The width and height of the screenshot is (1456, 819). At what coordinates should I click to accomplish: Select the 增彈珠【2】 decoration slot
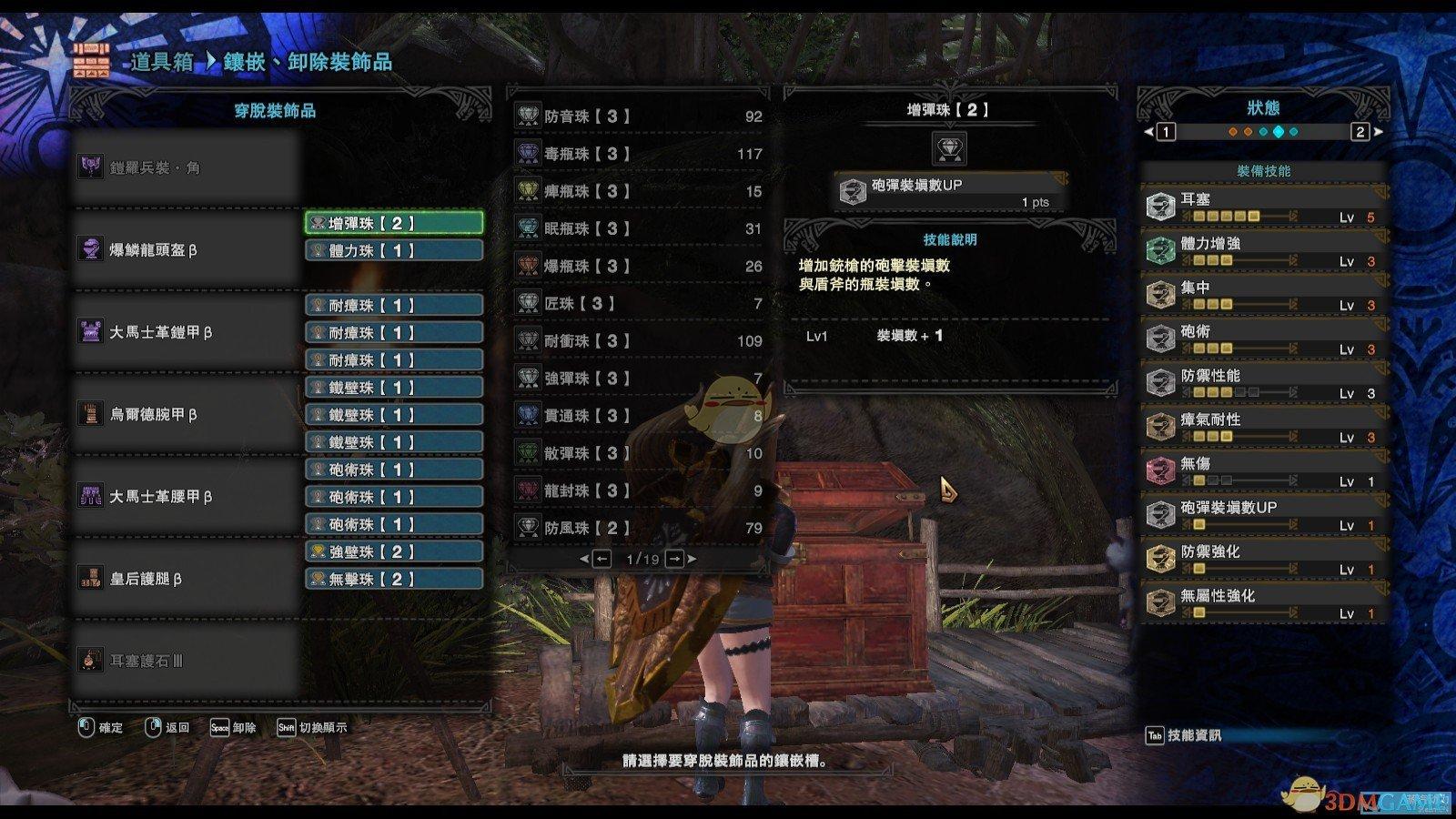click(x=393, y=223)
